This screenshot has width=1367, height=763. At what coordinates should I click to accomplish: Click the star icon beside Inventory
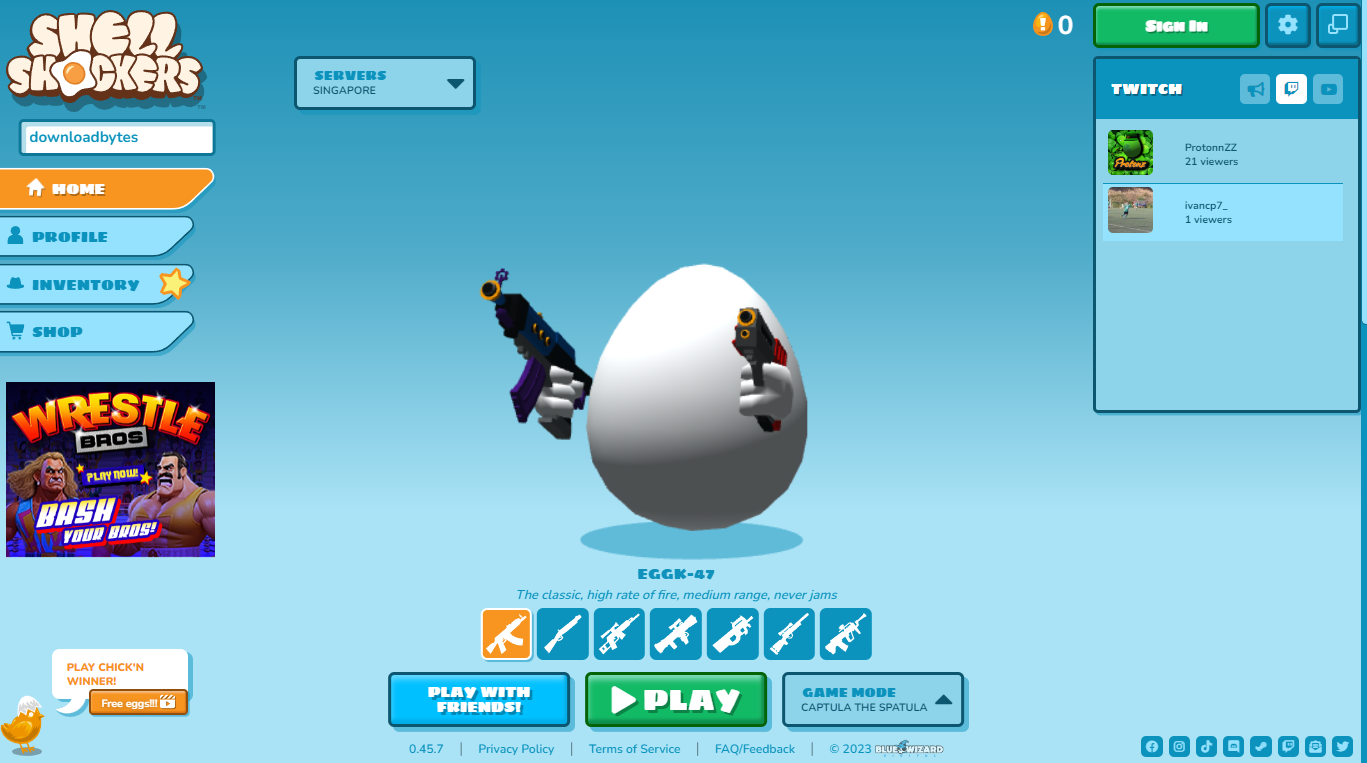click(173, 284)
